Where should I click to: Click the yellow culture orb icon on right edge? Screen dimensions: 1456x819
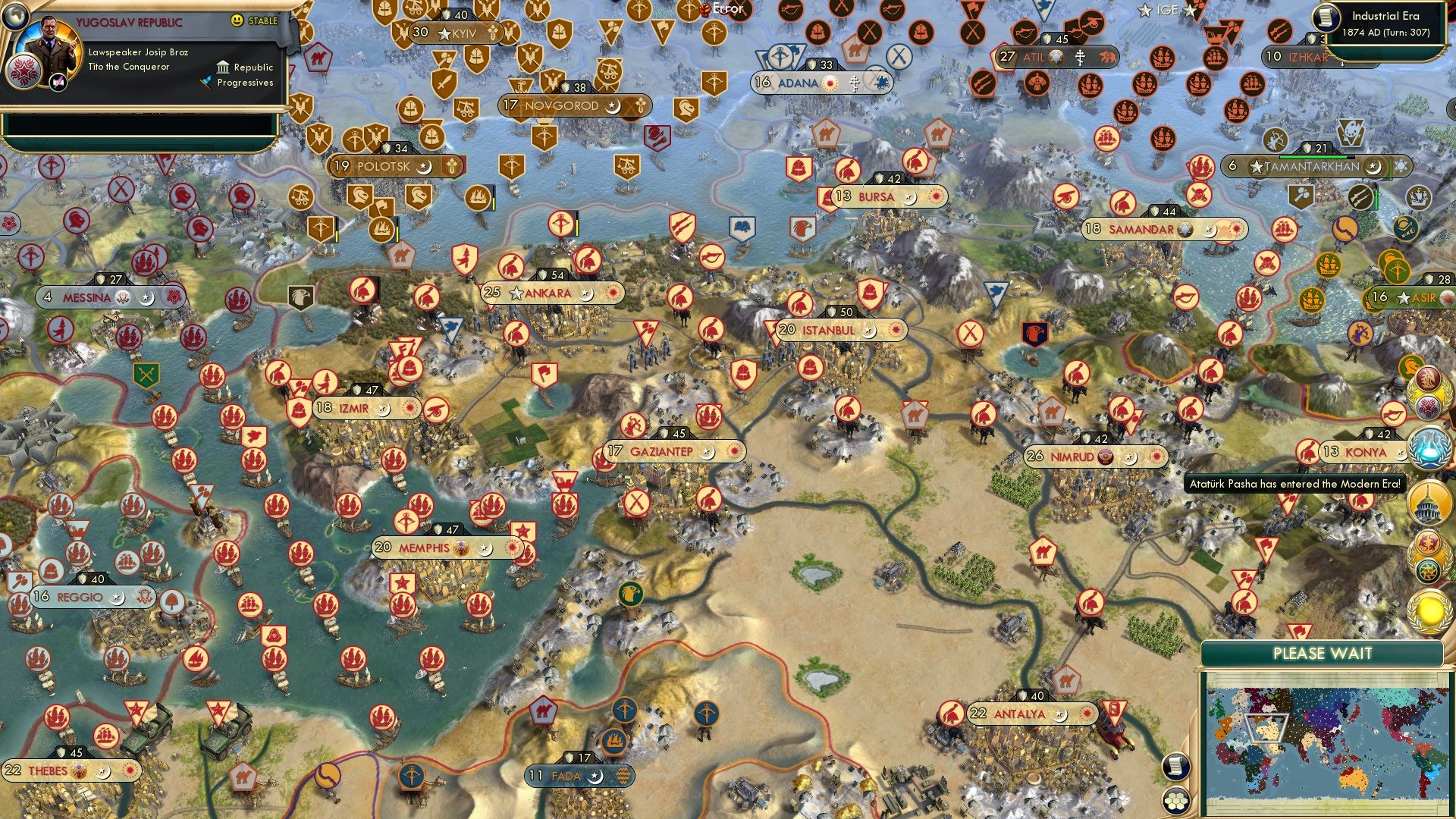(x=1429, y=611)
